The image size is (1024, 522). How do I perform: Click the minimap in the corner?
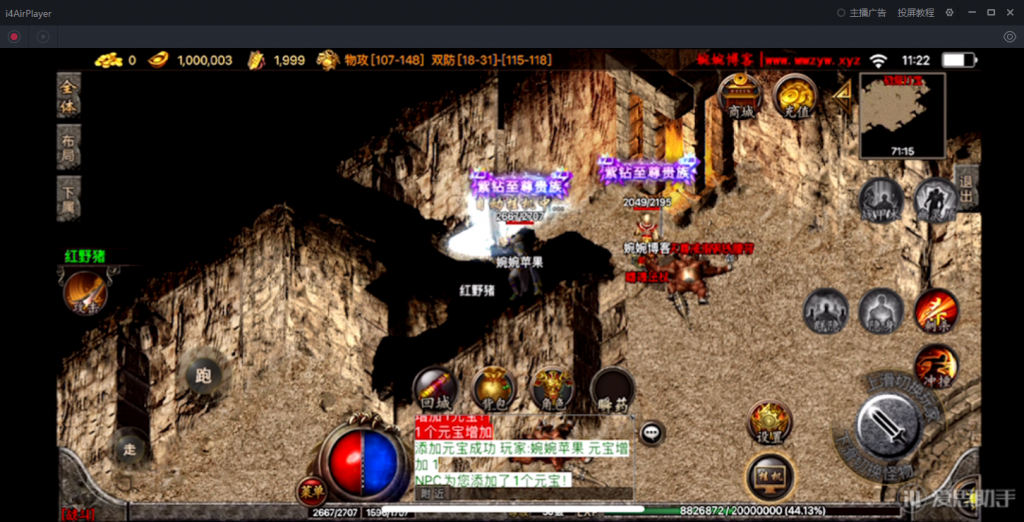click(x=902, y=115)
